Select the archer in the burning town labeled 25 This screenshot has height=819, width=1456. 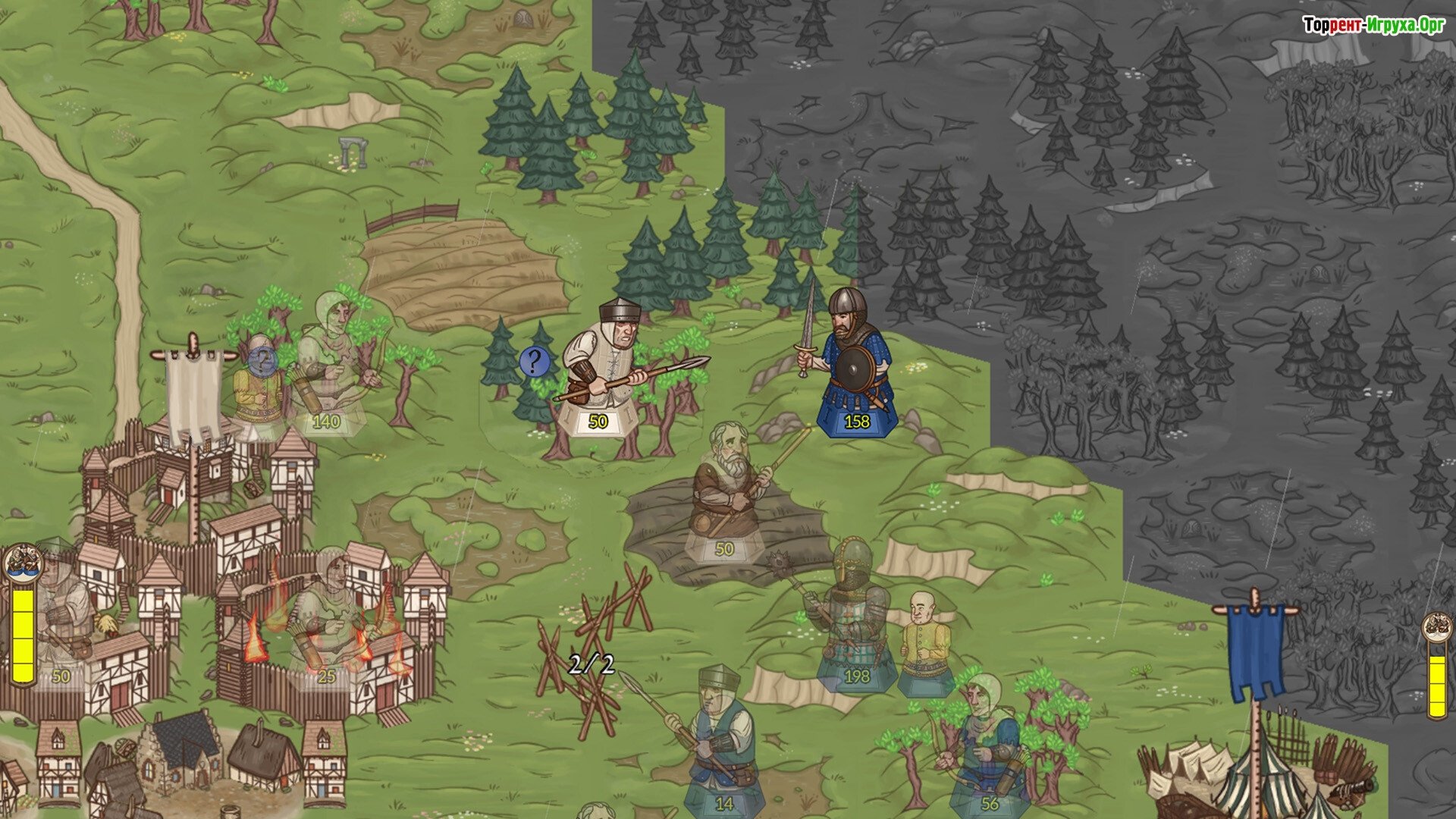tap(328, 614)
